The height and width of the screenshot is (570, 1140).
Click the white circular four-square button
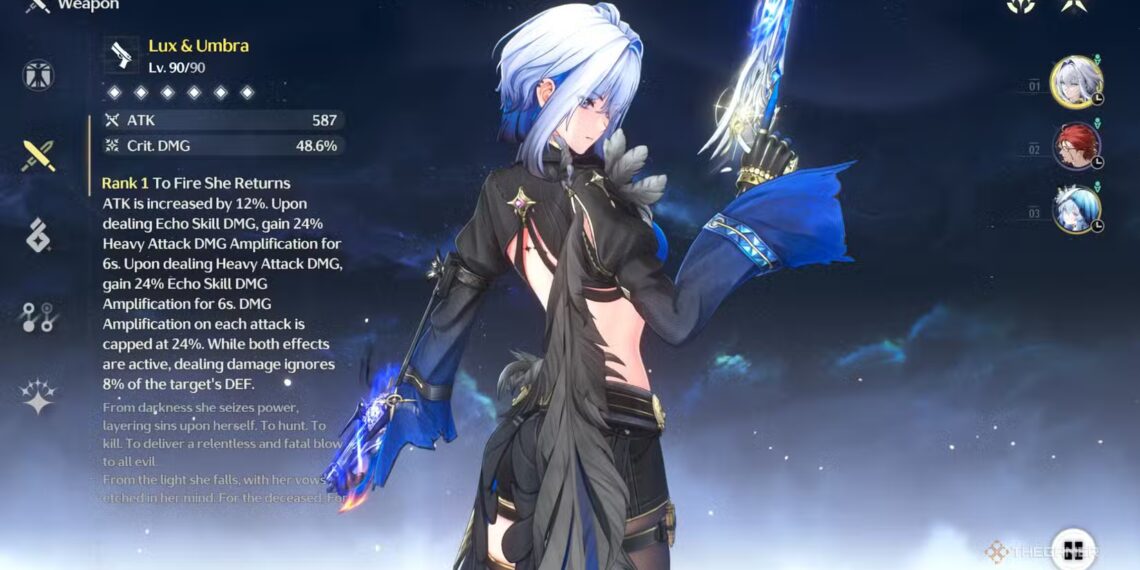coord(1073,548)
